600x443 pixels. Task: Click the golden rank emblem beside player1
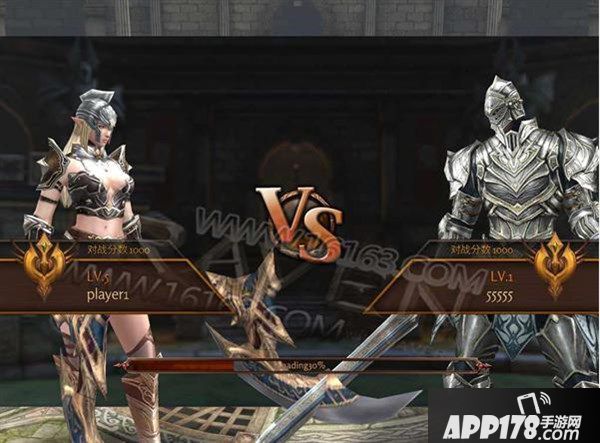(x=42, y=267)
